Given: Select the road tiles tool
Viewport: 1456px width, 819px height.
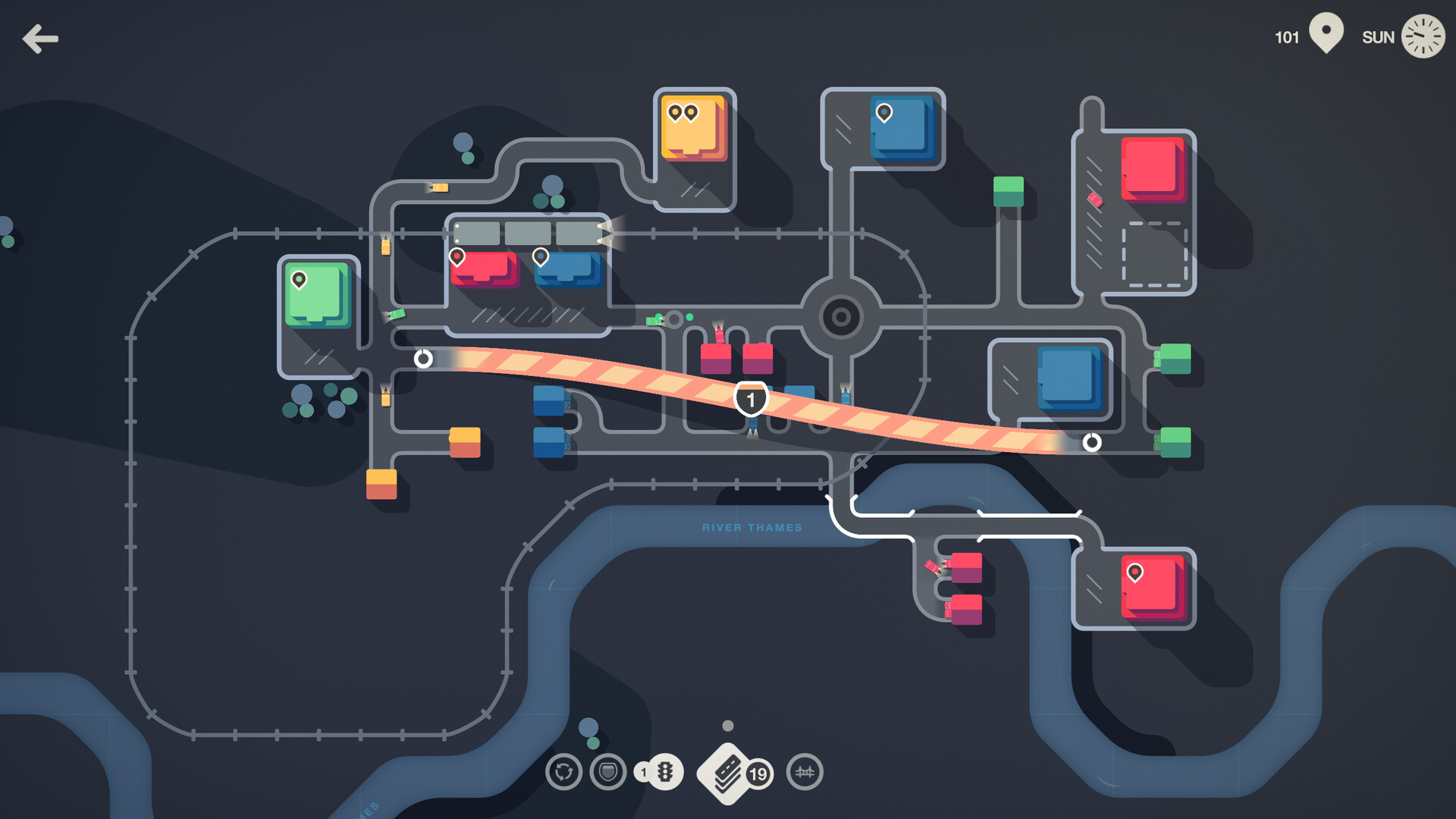Looking at the screenshot, I should 726,773.
